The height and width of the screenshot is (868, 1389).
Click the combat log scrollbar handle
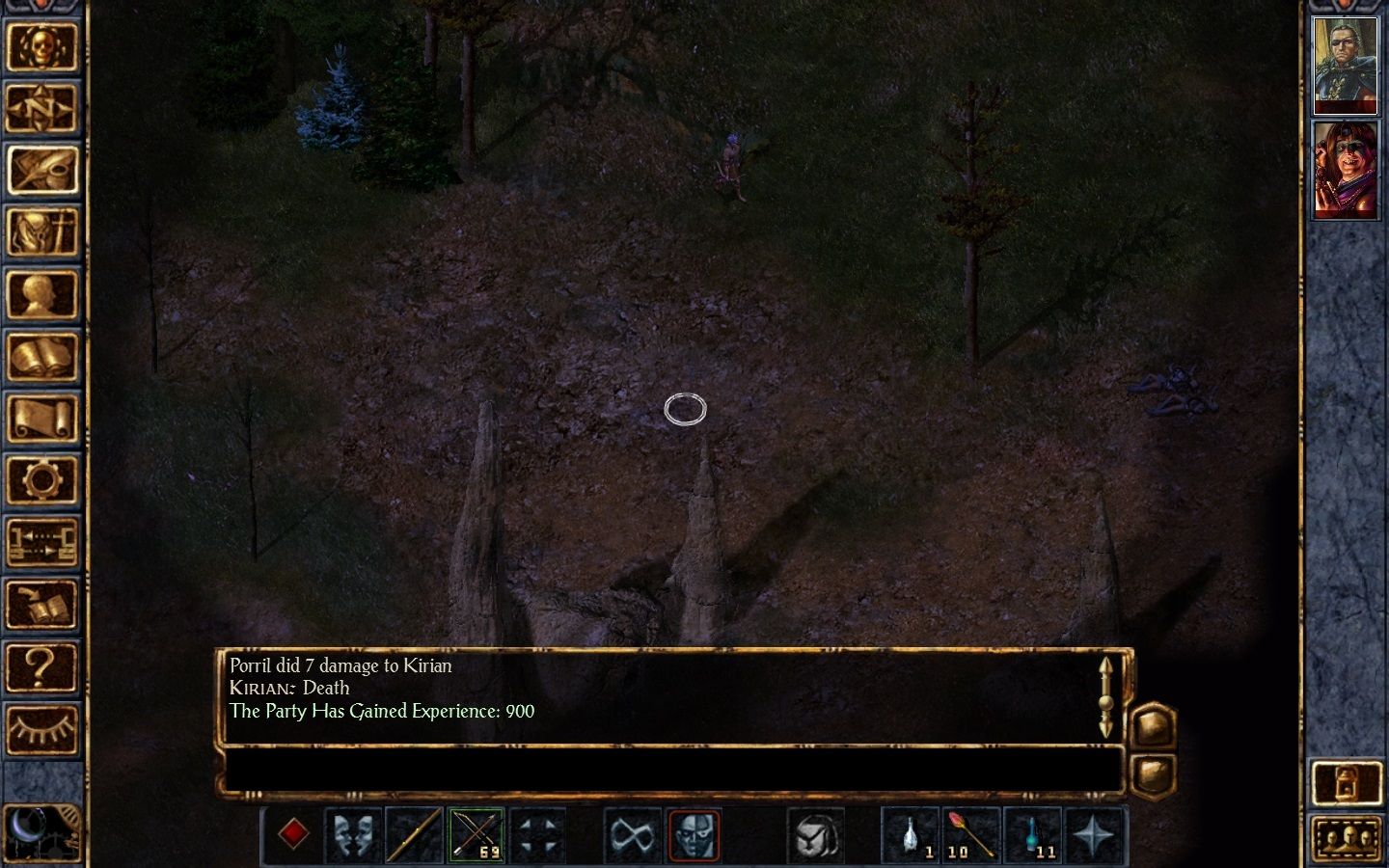point(1107,702)
